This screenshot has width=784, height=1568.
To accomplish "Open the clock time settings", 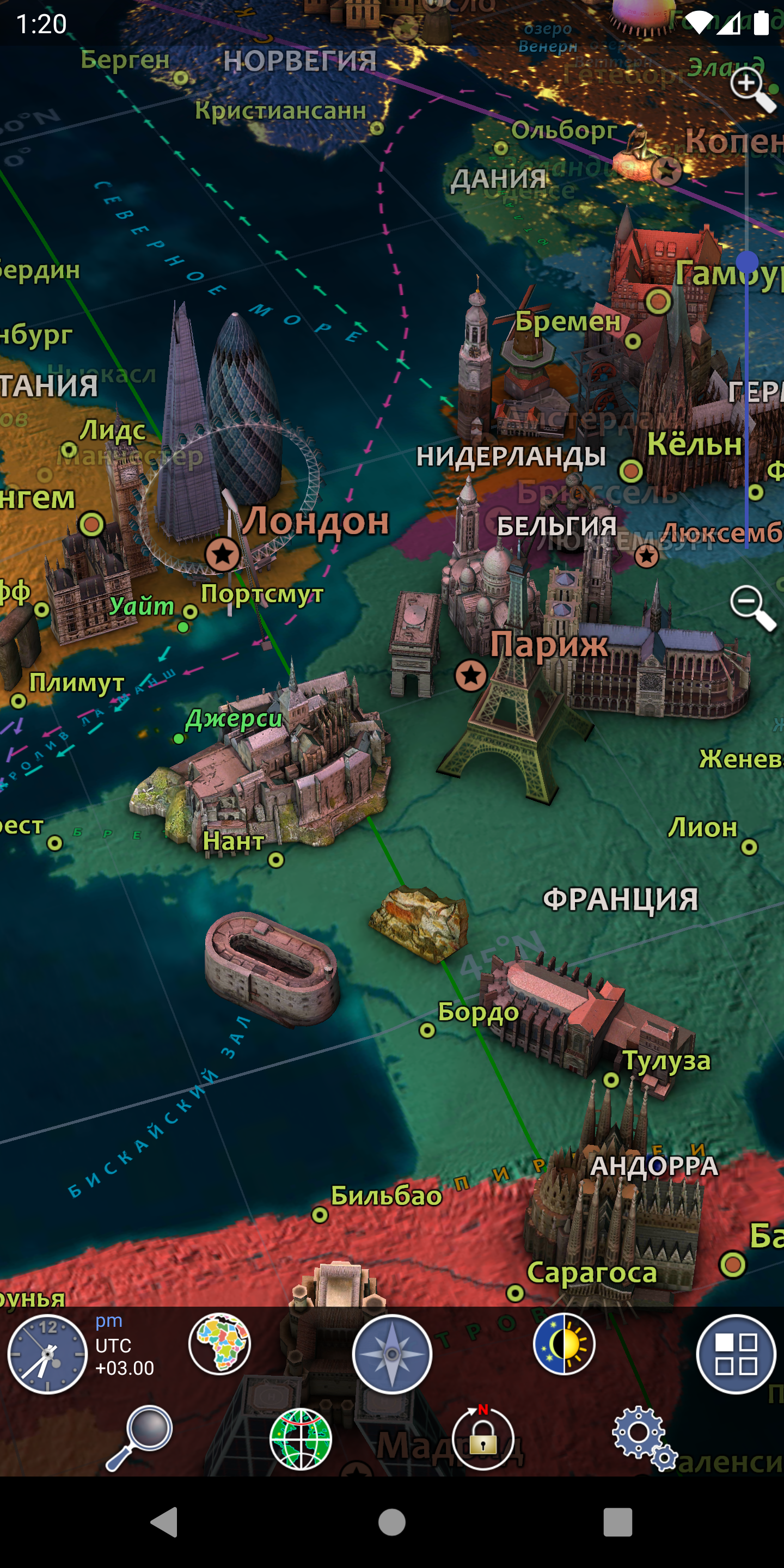I will tap(47, 1355).
